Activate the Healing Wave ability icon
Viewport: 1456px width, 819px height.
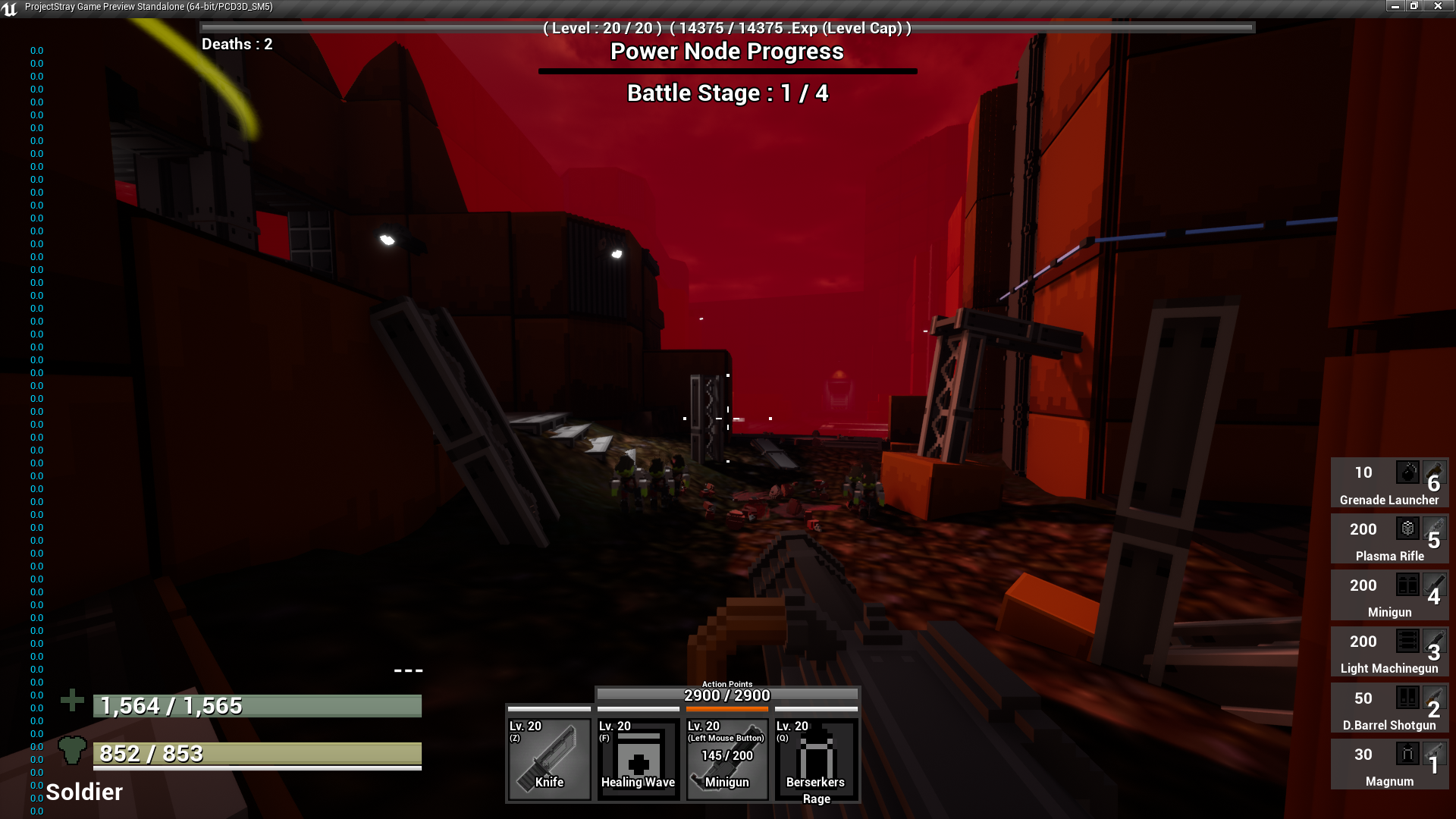pos(638,758)
